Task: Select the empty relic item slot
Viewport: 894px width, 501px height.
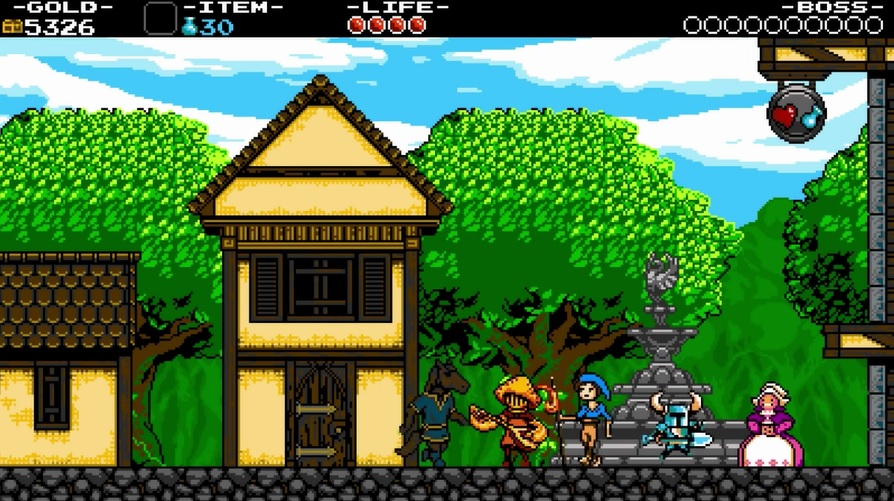Action: 160,19
